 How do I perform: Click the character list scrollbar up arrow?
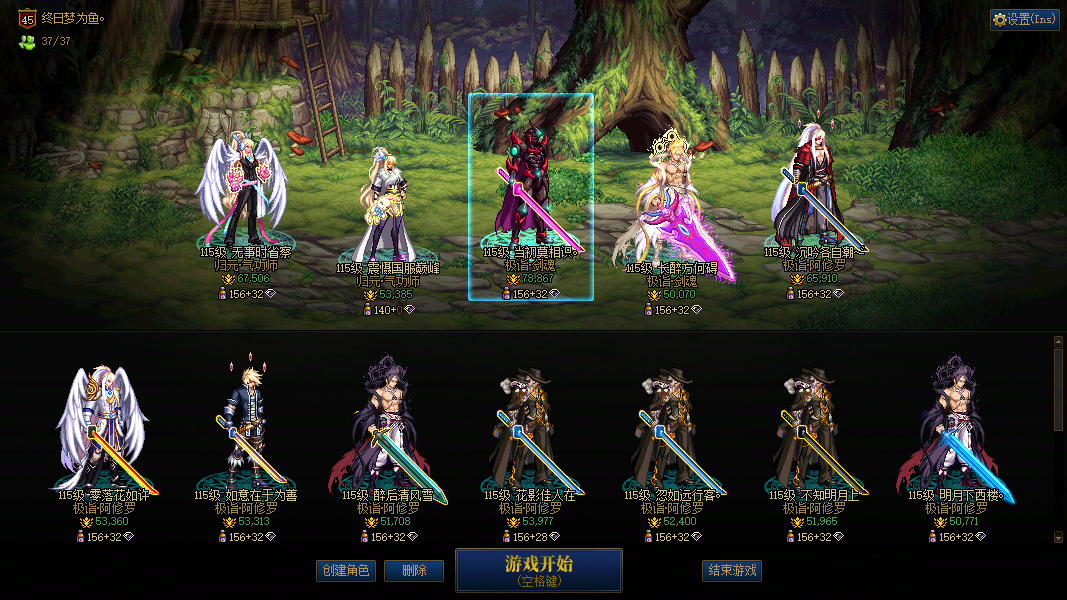point(1059,342)
